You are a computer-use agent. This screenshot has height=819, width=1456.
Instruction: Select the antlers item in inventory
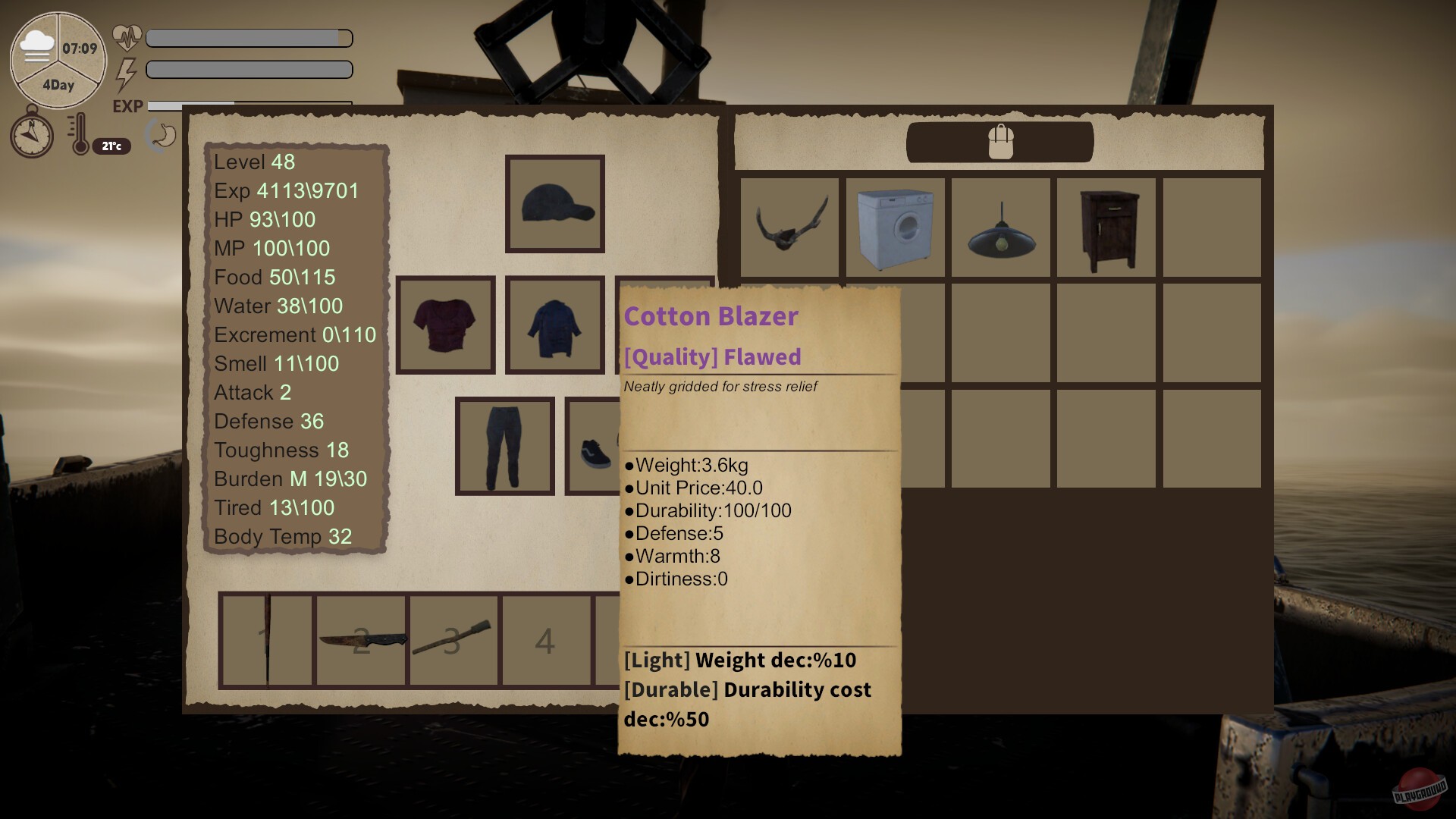coord(789,227)
